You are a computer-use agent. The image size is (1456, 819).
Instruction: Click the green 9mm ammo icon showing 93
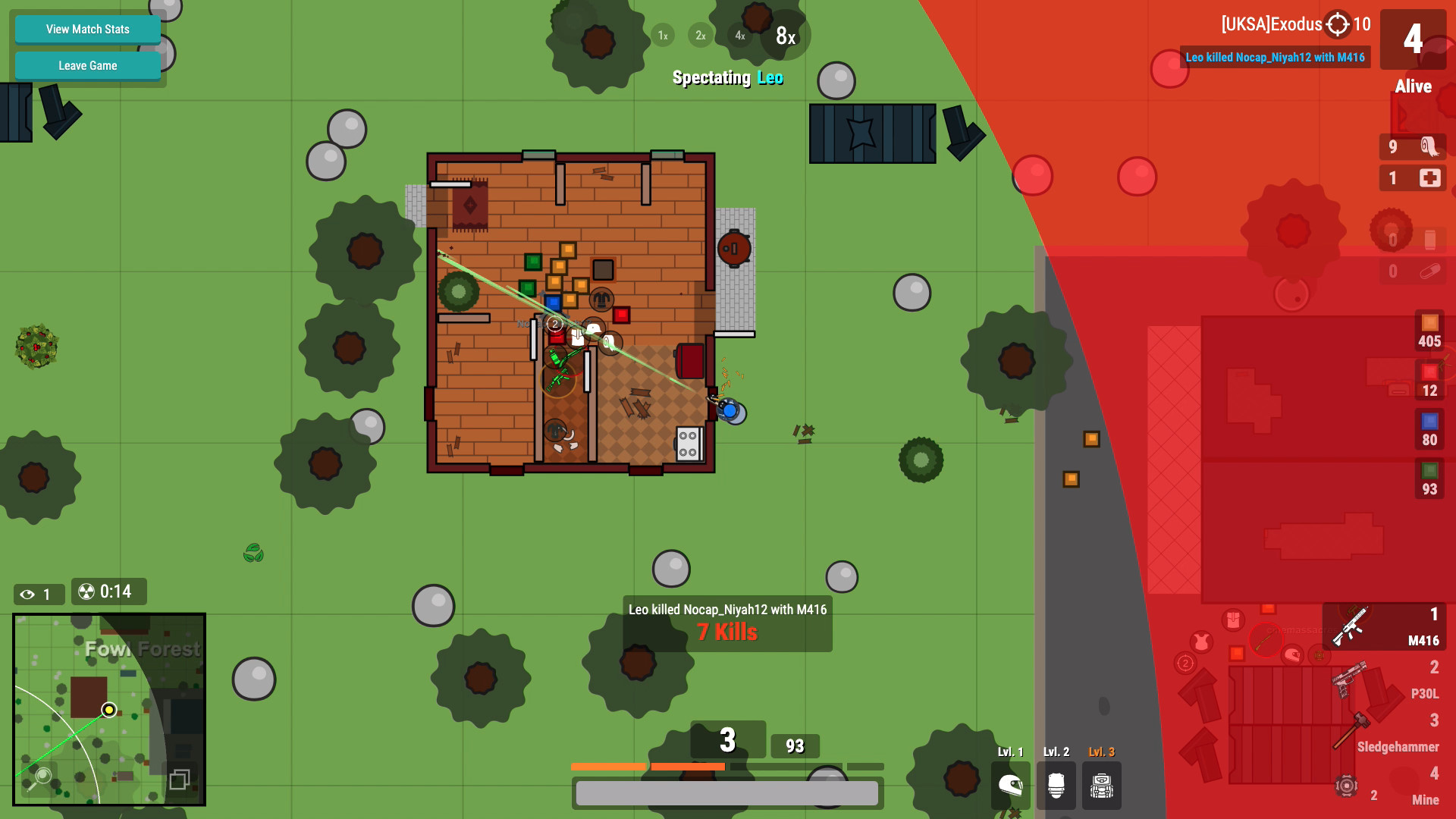click(1429, 478)
